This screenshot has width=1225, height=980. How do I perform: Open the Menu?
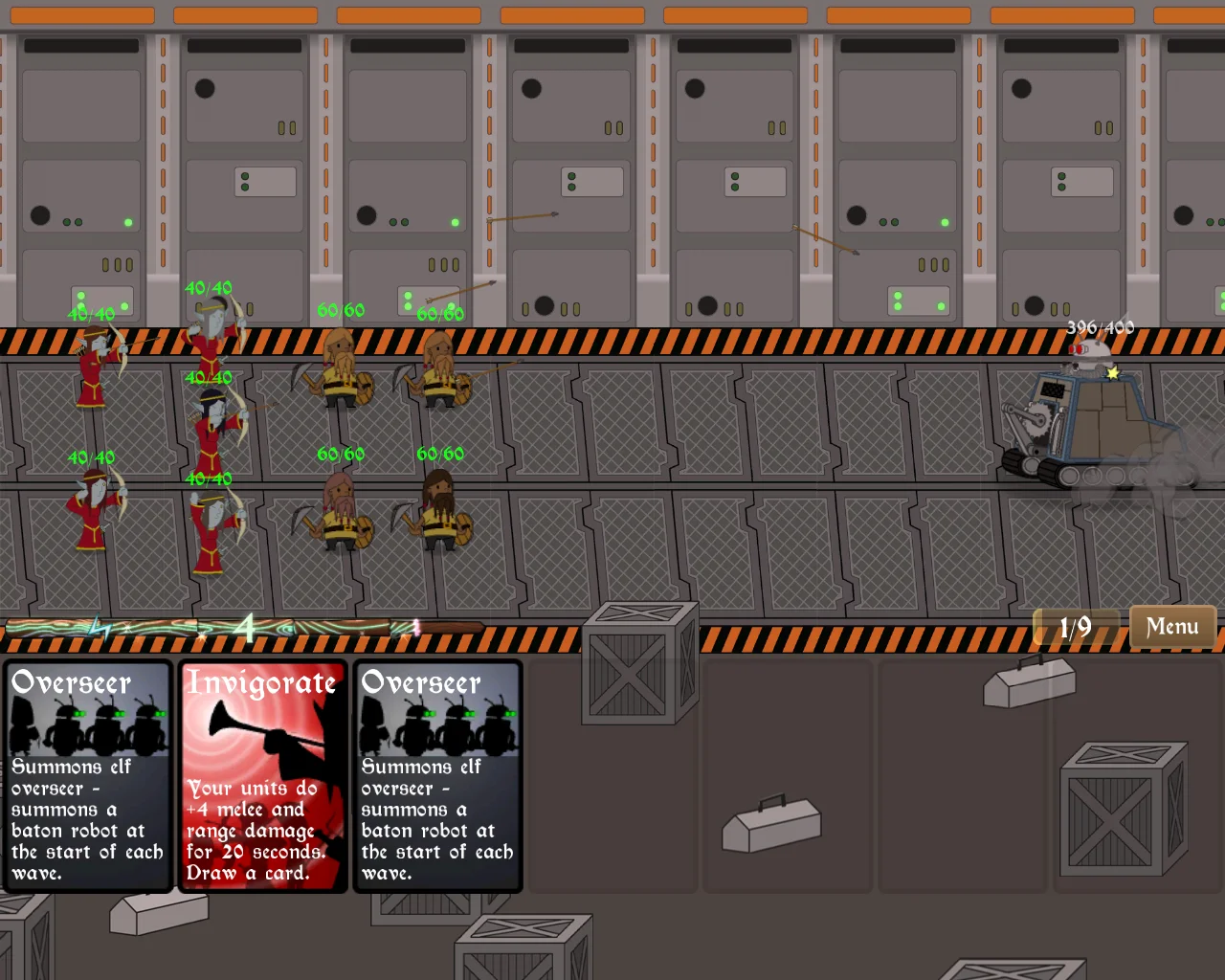(x=1171, y=626)
